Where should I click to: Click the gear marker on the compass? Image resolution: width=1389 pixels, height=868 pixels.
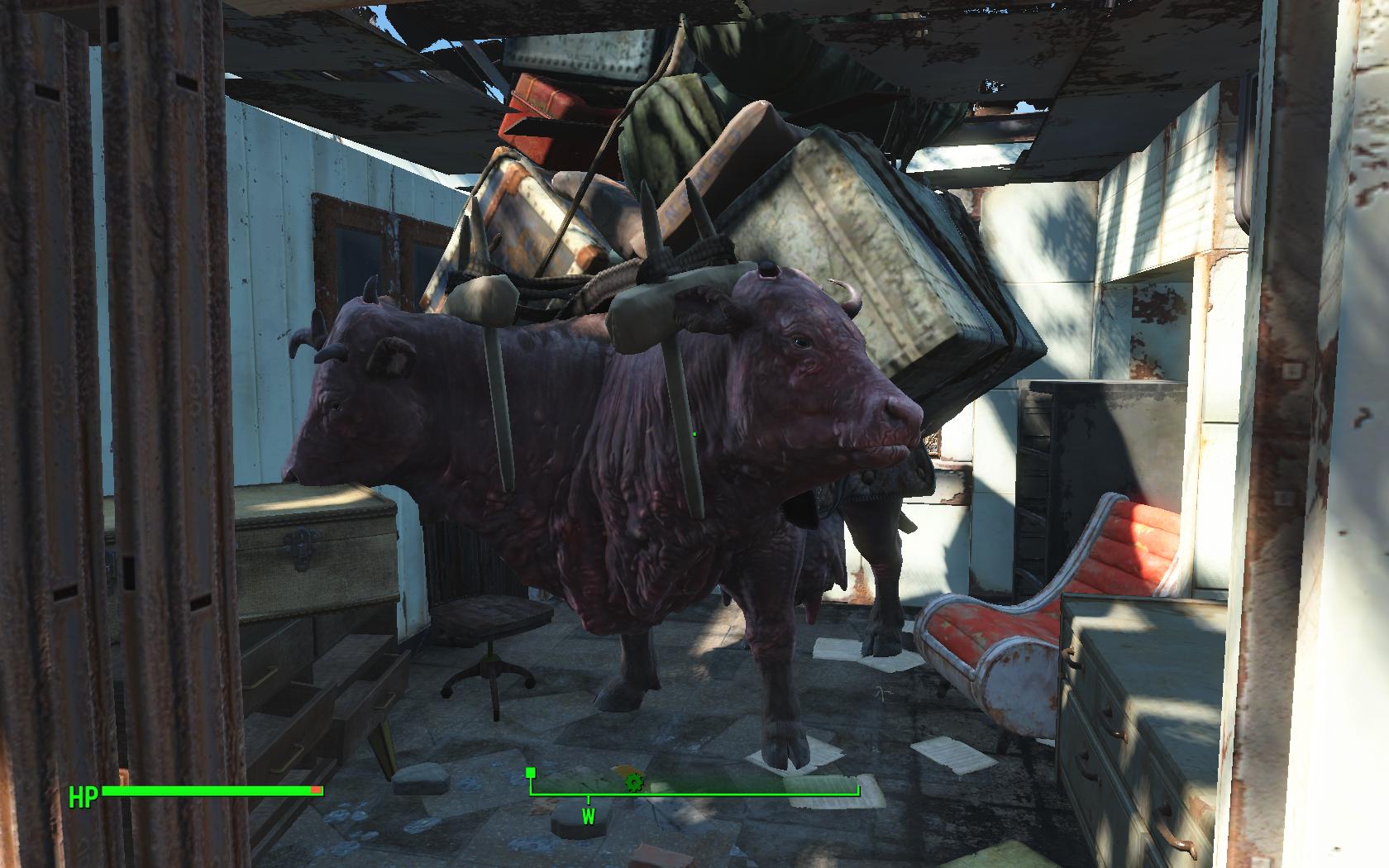pos(633,781)
